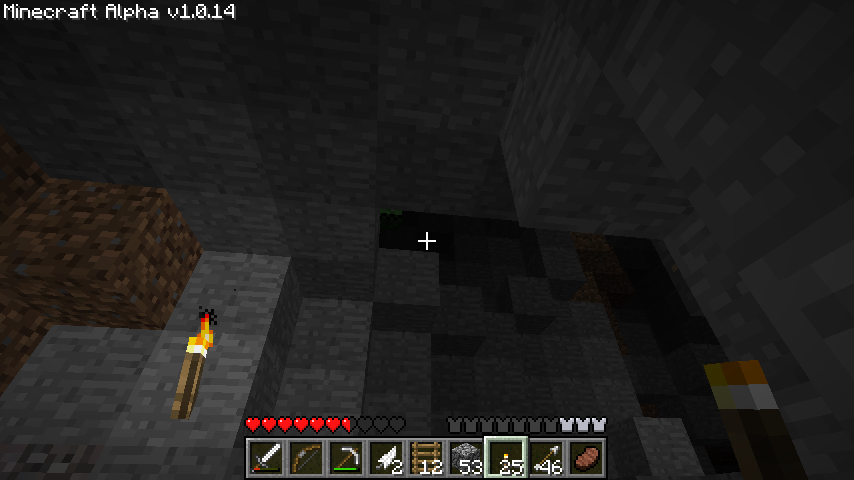Select the feathers slot

[385, 459]
